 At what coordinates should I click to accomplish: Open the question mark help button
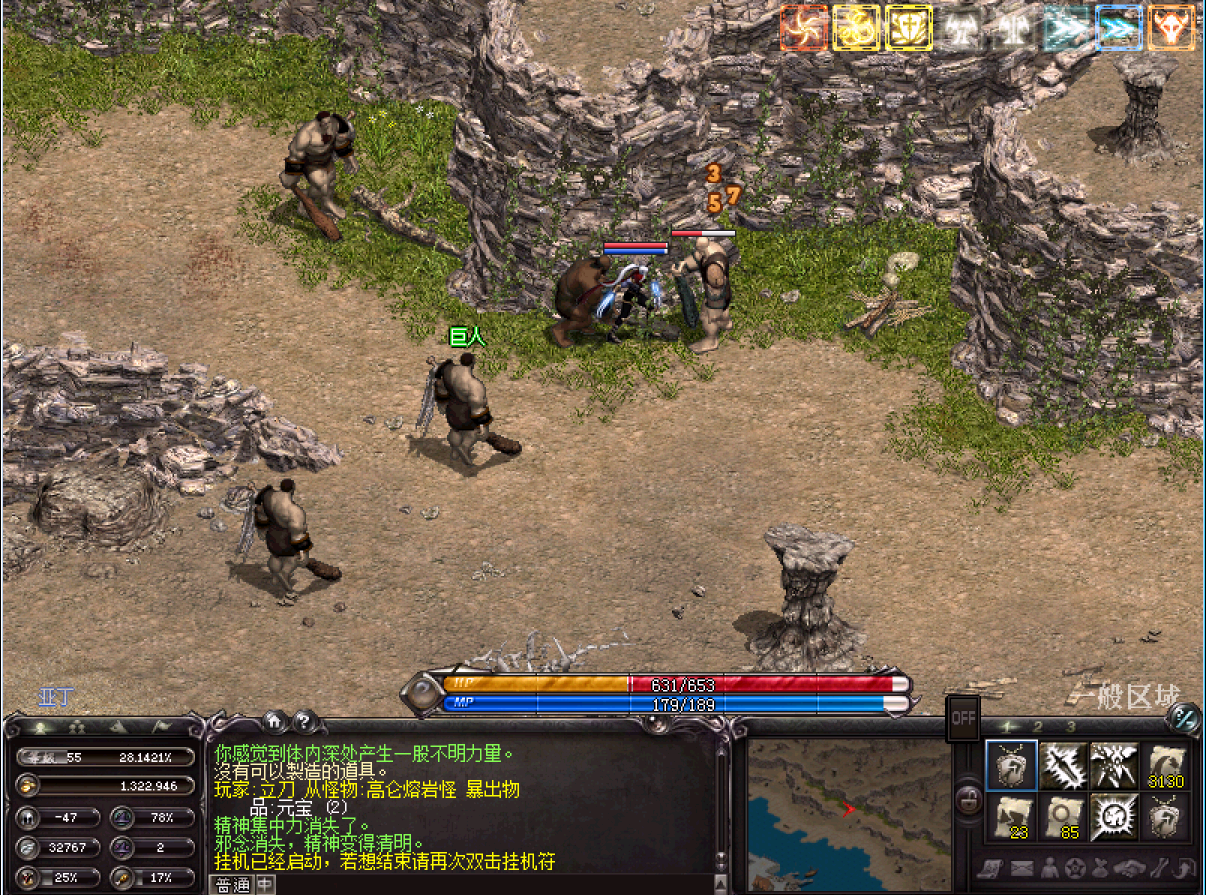click(304, 719)
